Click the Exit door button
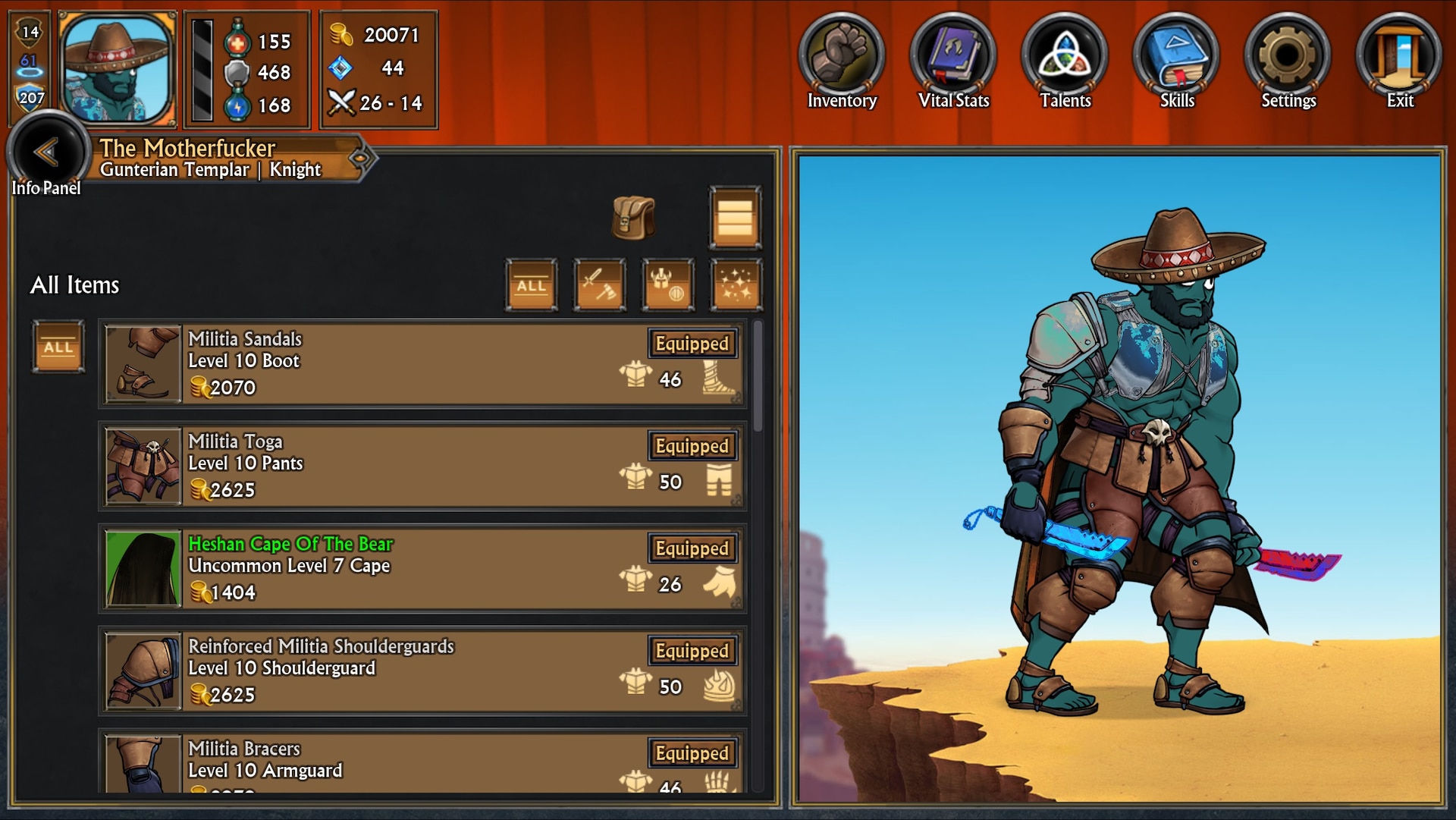 1399,58
